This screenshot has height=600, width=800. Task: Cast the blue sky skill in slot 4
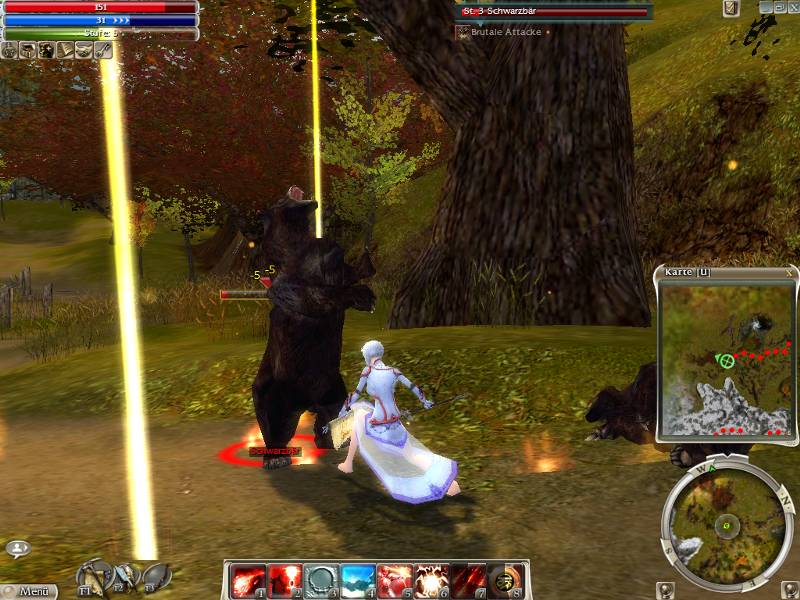coord(357,580)
